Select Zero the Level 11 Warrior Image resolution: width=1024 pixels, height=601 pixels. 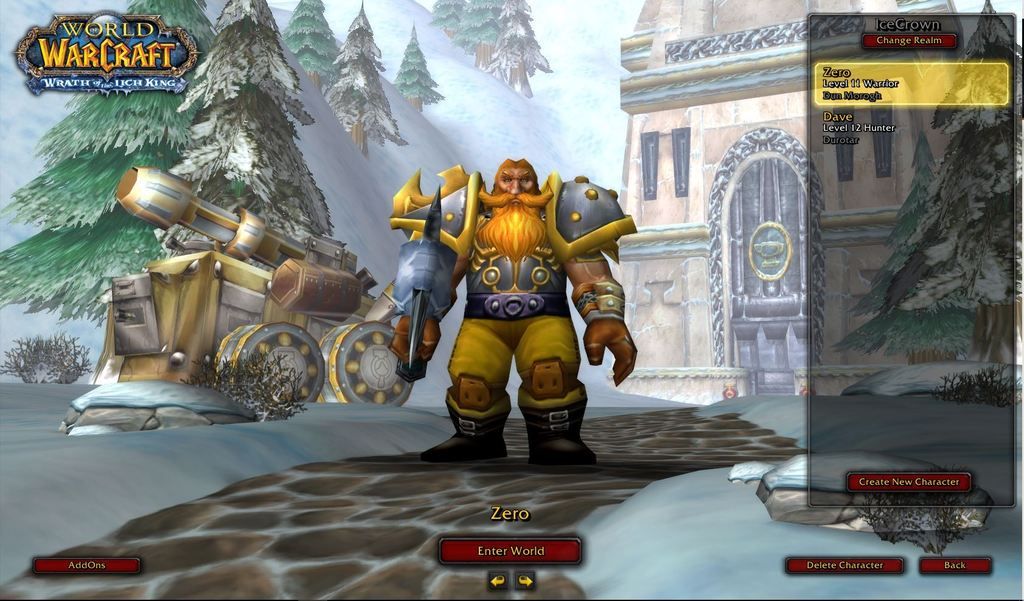click(x=911, y=84)
